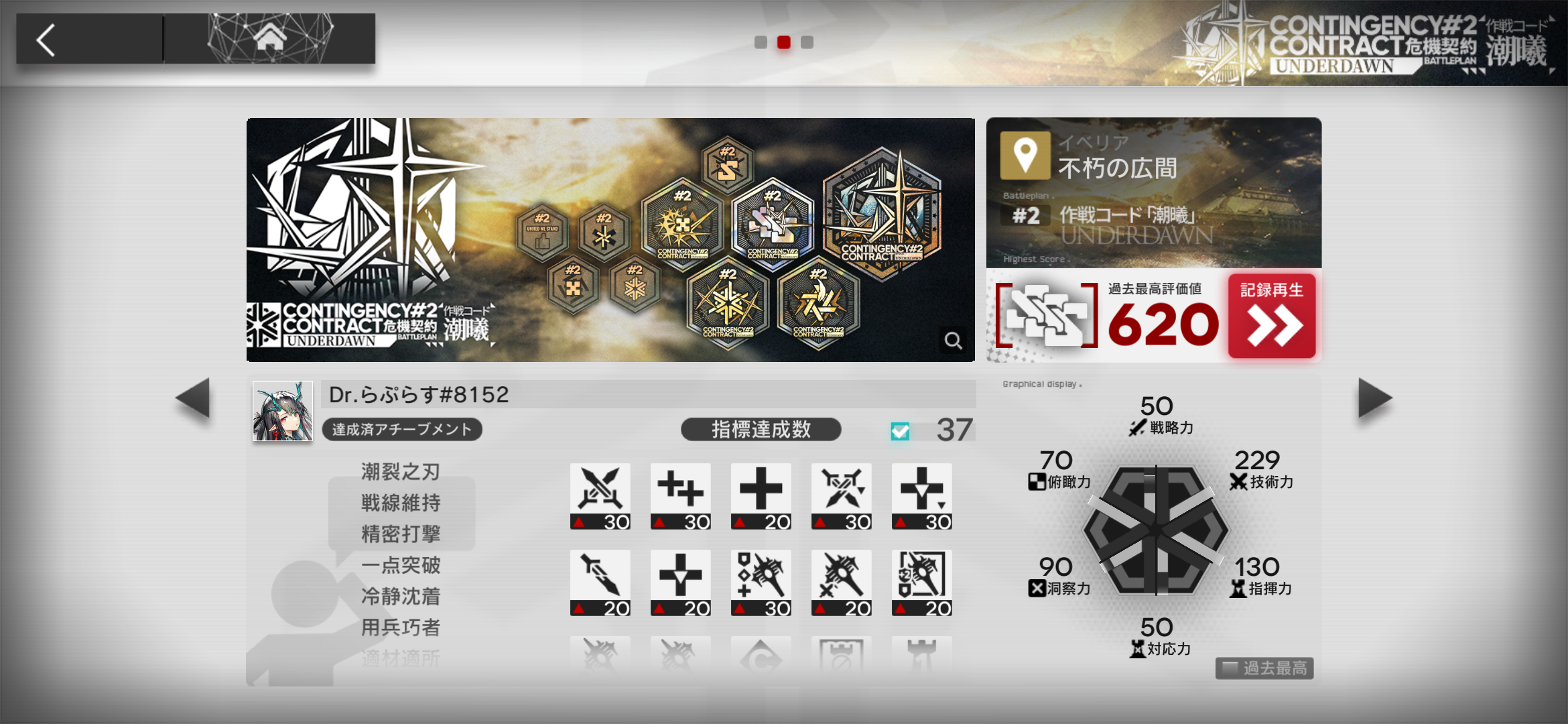
Task: Select the crossed swords contract tag
Action: (600, 495)
